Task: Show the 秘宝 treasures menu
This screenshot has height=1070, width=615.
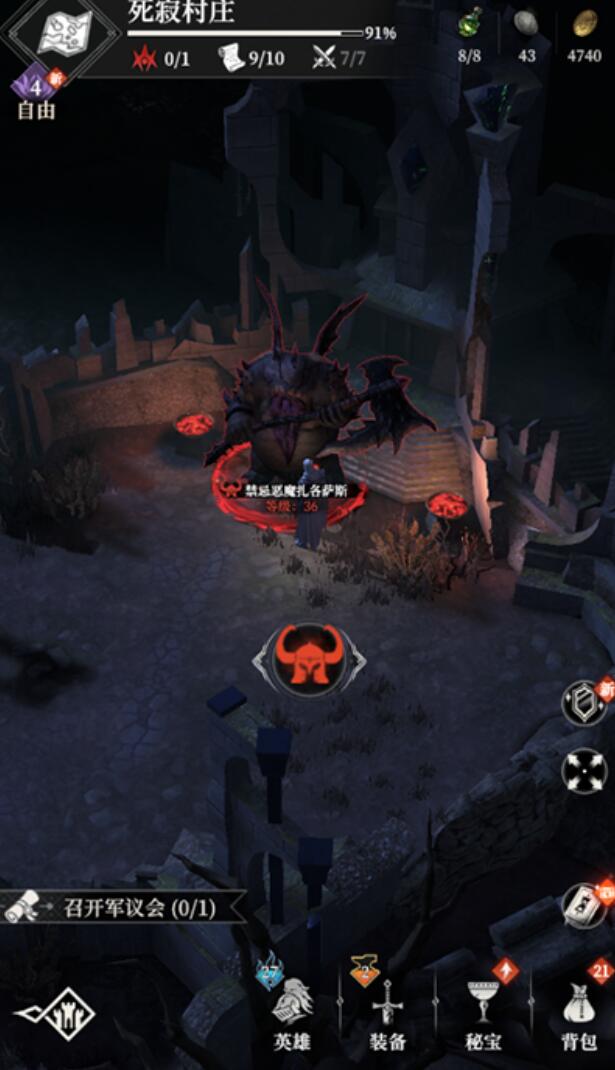Action: [483, 1010]
